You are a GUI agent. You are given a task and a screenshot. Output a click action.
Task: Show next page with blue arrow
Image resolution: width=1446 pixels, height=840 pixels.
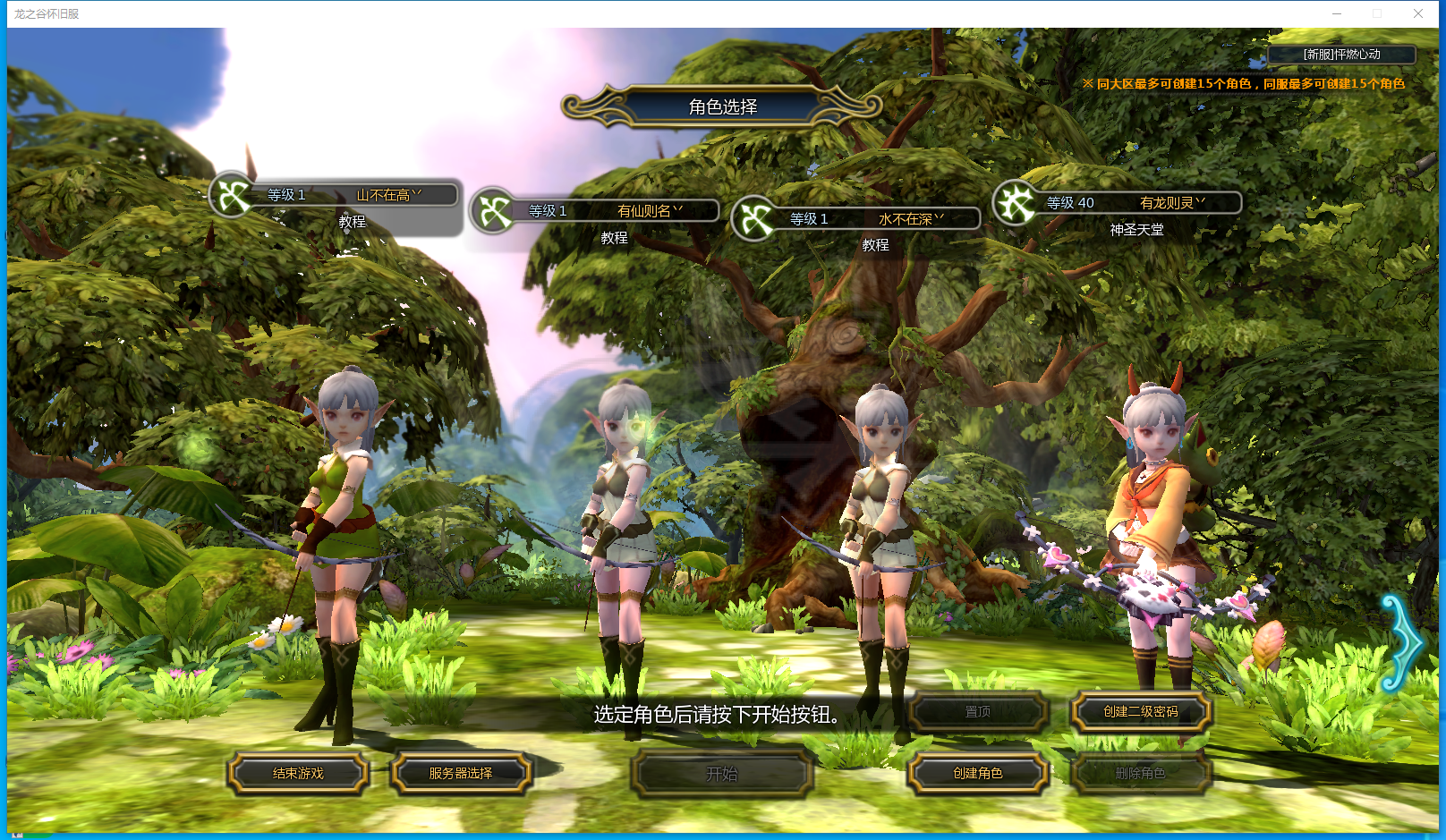[1402, 642]
